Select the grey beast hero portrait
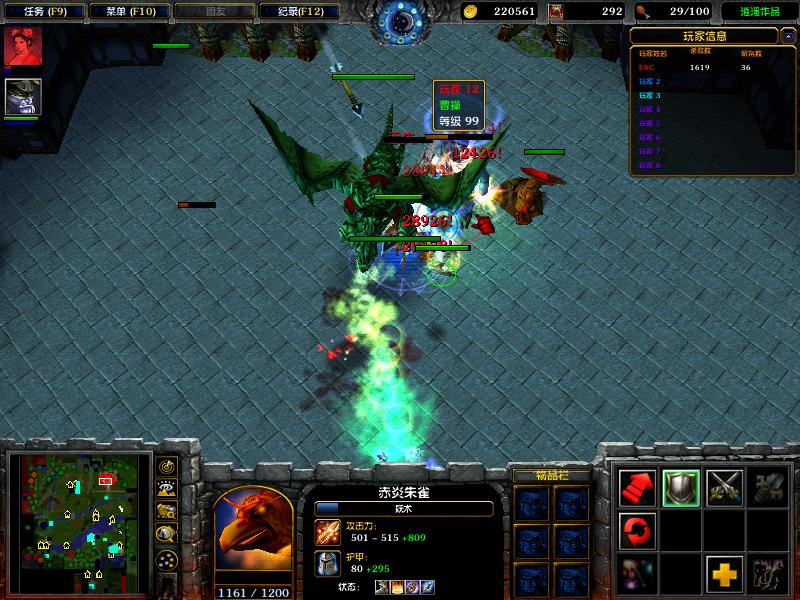The width and height of the screenshot is (800, 600). 22,96
